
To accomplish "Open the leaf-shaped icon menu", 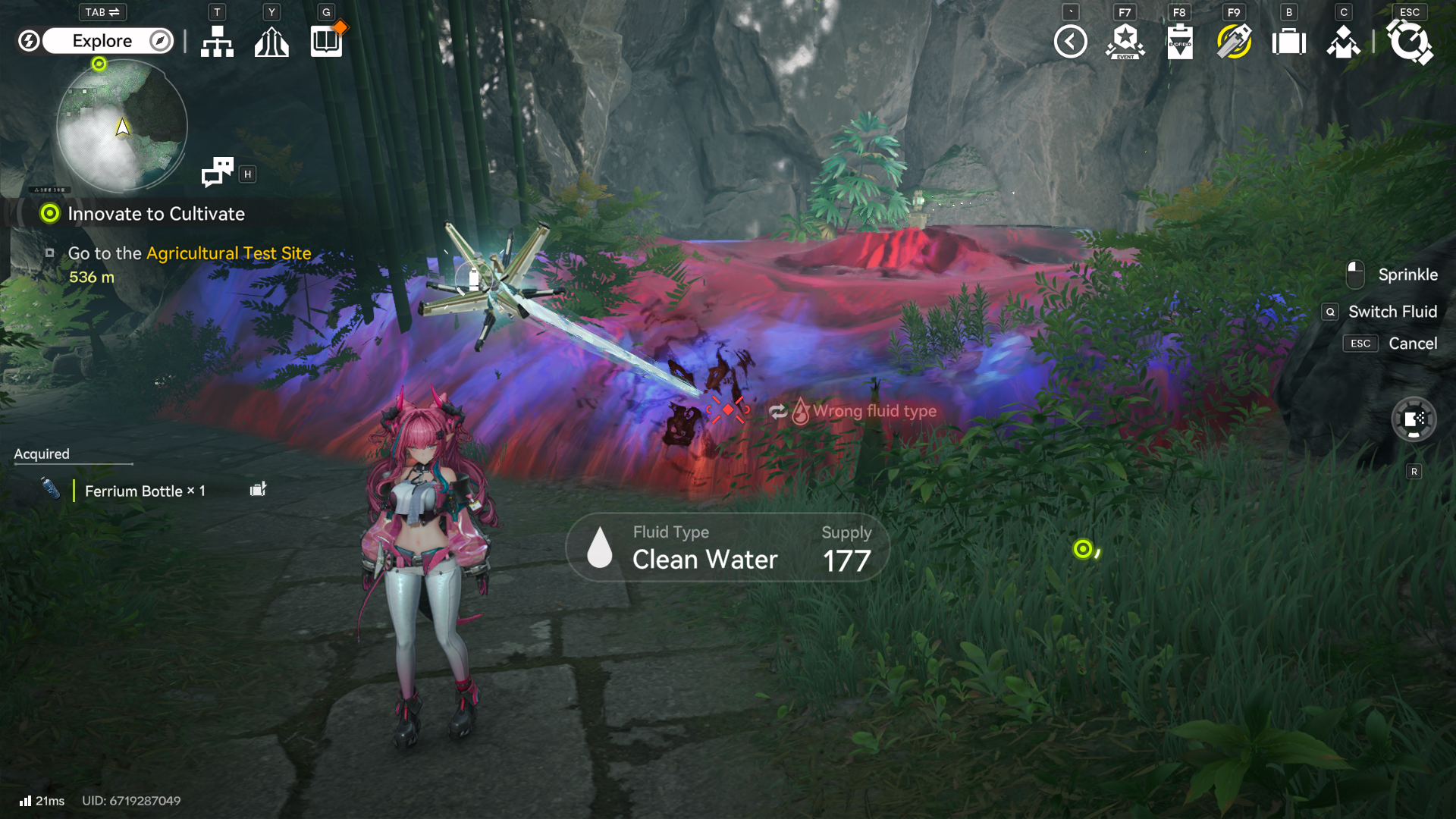I will click(271, 41).
